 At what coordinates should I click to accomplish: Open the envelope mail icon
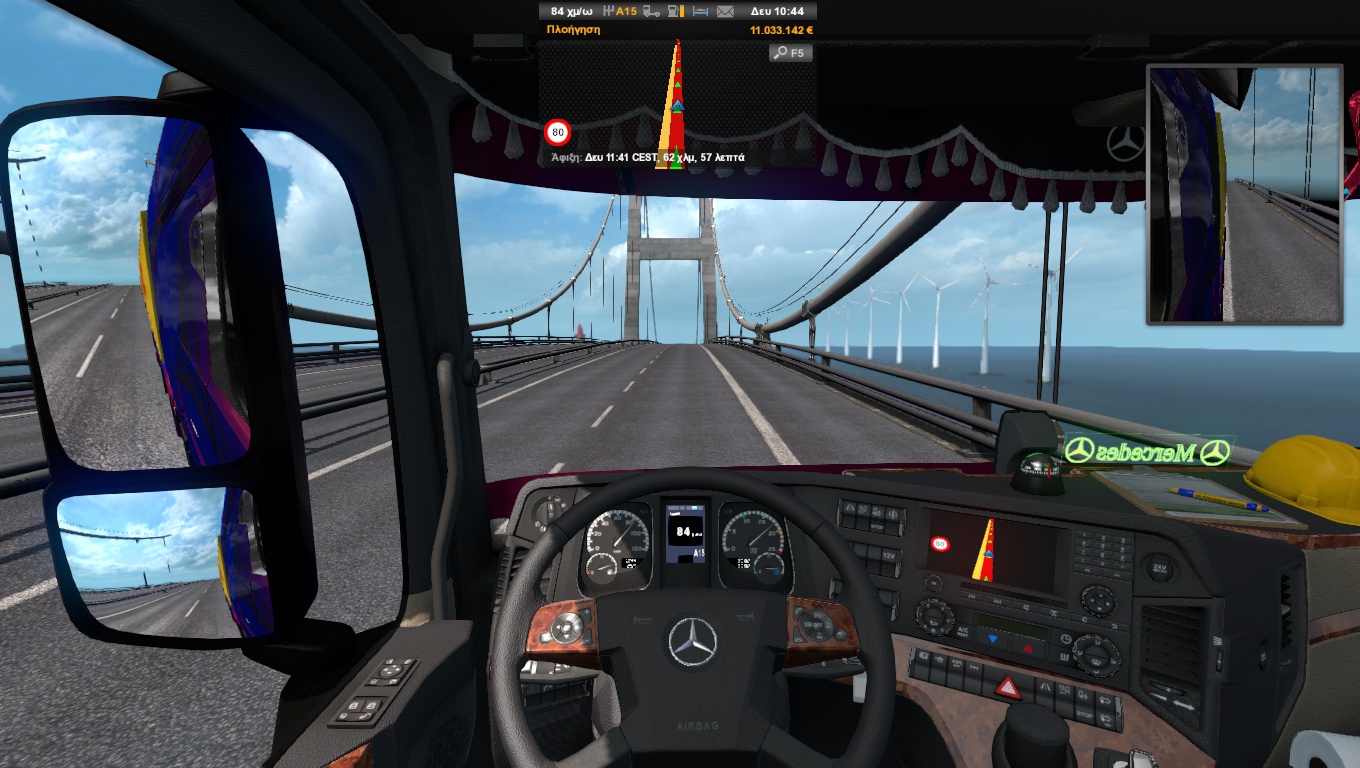point(725,12)
